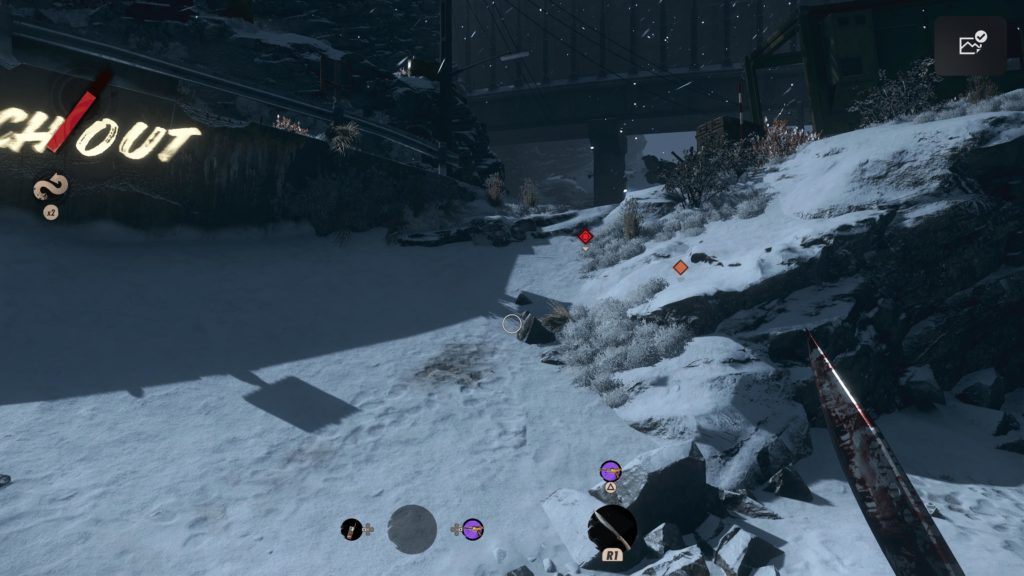Select the machete melee weapon icon
The height and width of the screenshot is (576, 1024).
click(612, 528)
